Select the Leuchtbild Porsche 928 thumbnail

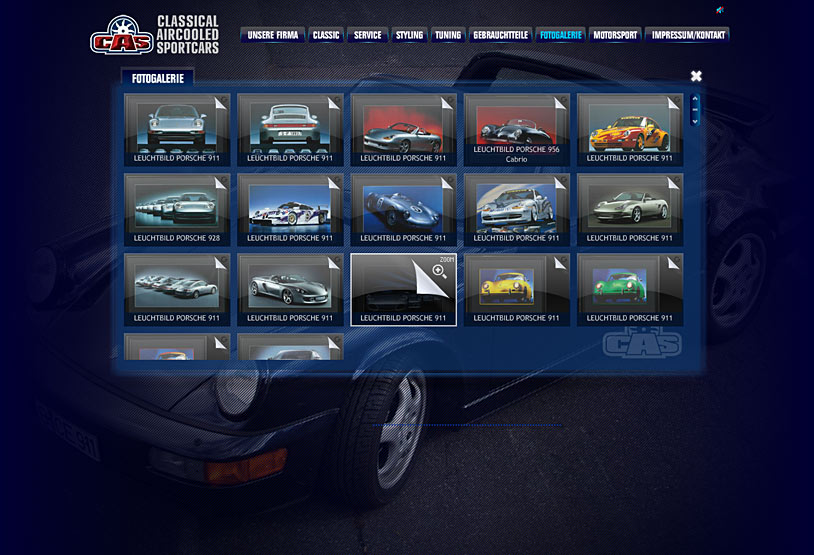pos(177,209)
